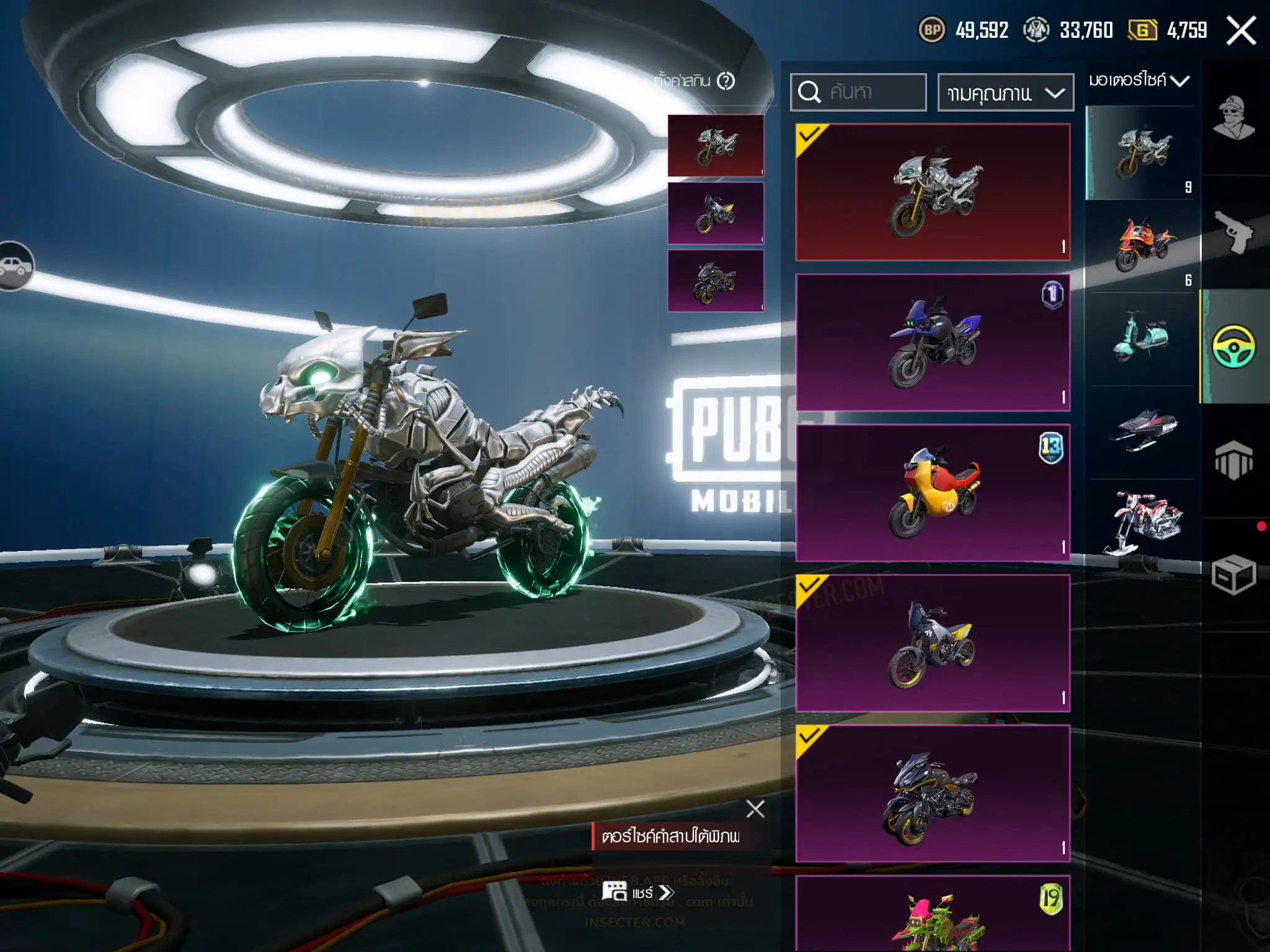Switch to the teal scooter category
The width and height of the screenshot is (1270, 952).
1142,338
